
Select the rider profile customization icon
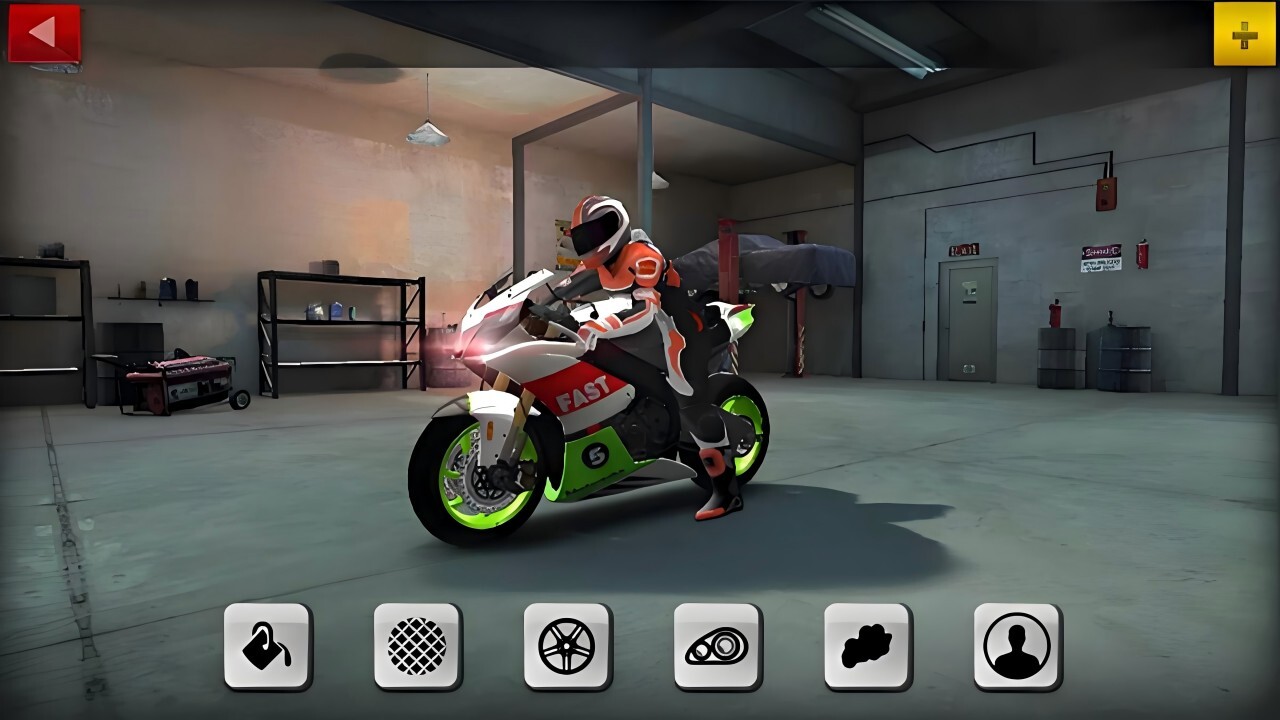(1017, 646)
